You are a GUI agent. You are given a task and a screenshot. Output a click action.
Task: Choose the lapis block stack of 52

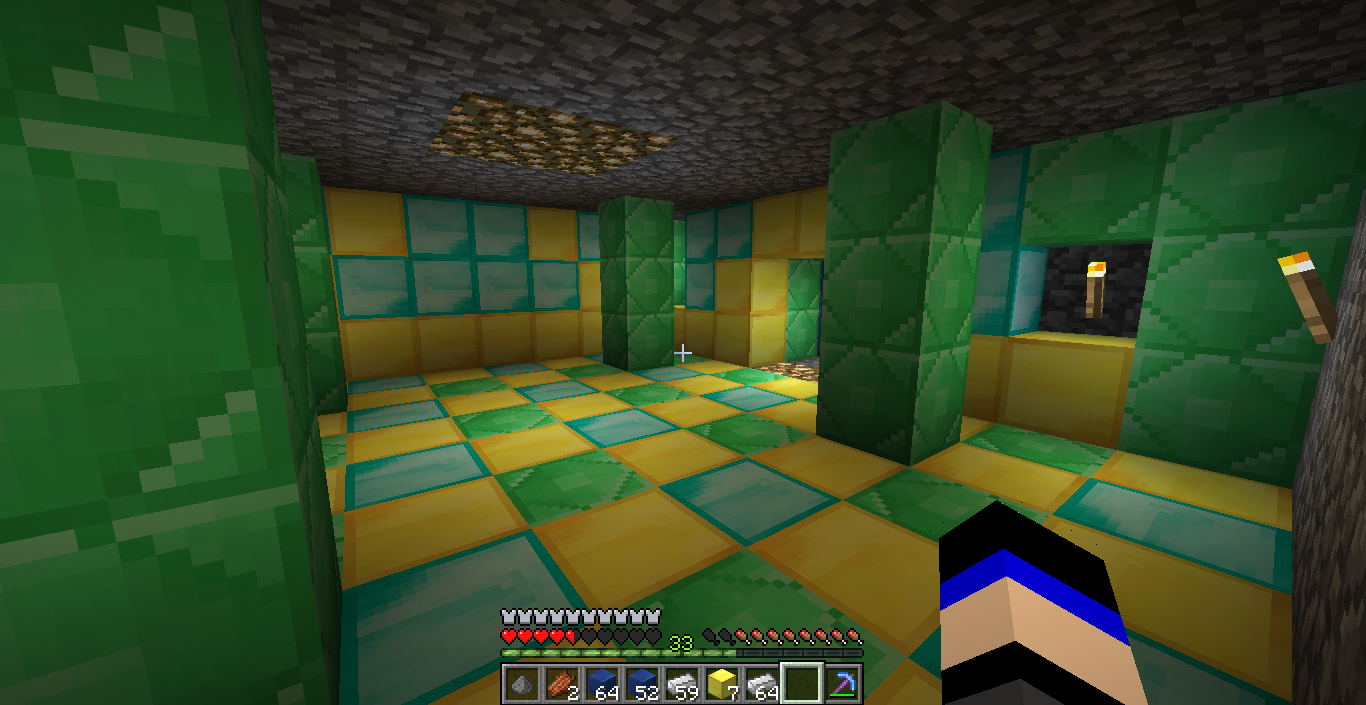pyautogui.click(x=641, y=685)
